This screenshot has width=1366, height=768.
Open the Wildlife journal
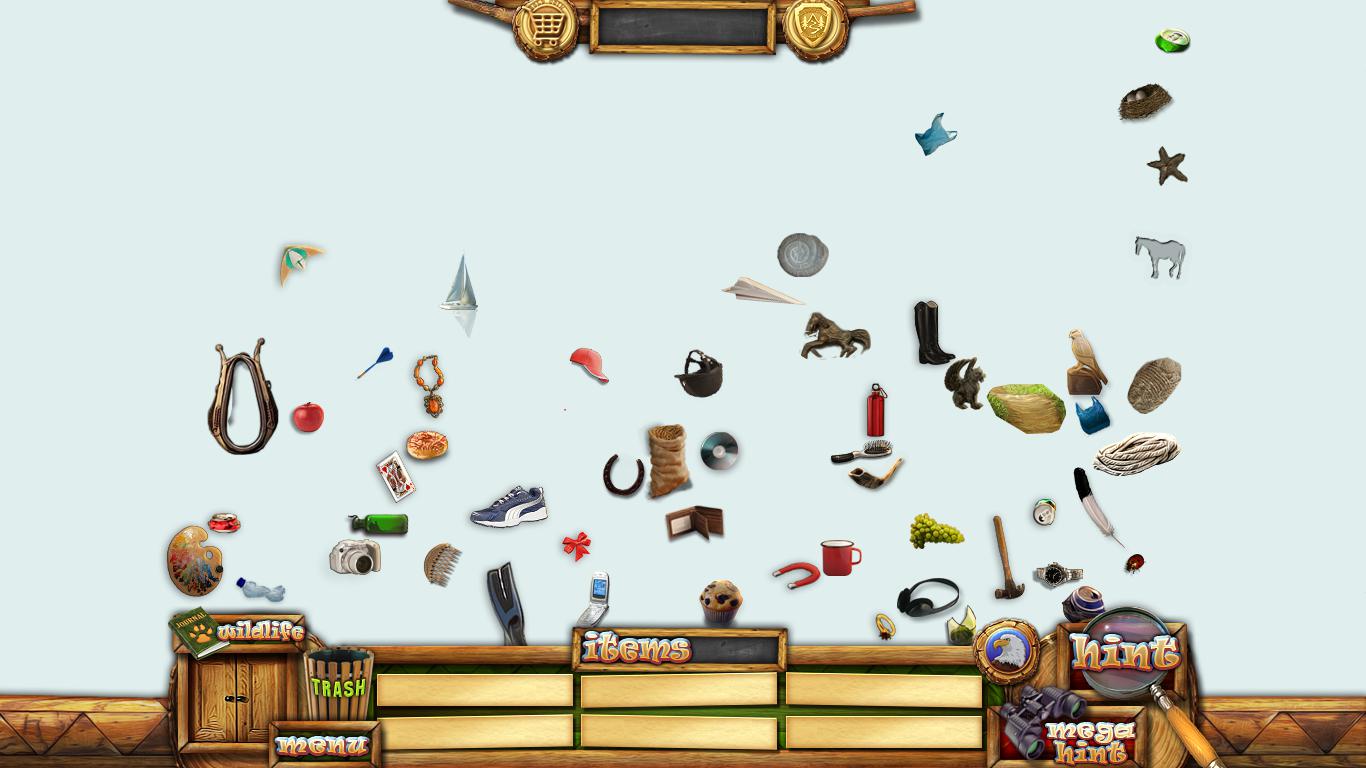pyautogui.click(x=239, y=631)
